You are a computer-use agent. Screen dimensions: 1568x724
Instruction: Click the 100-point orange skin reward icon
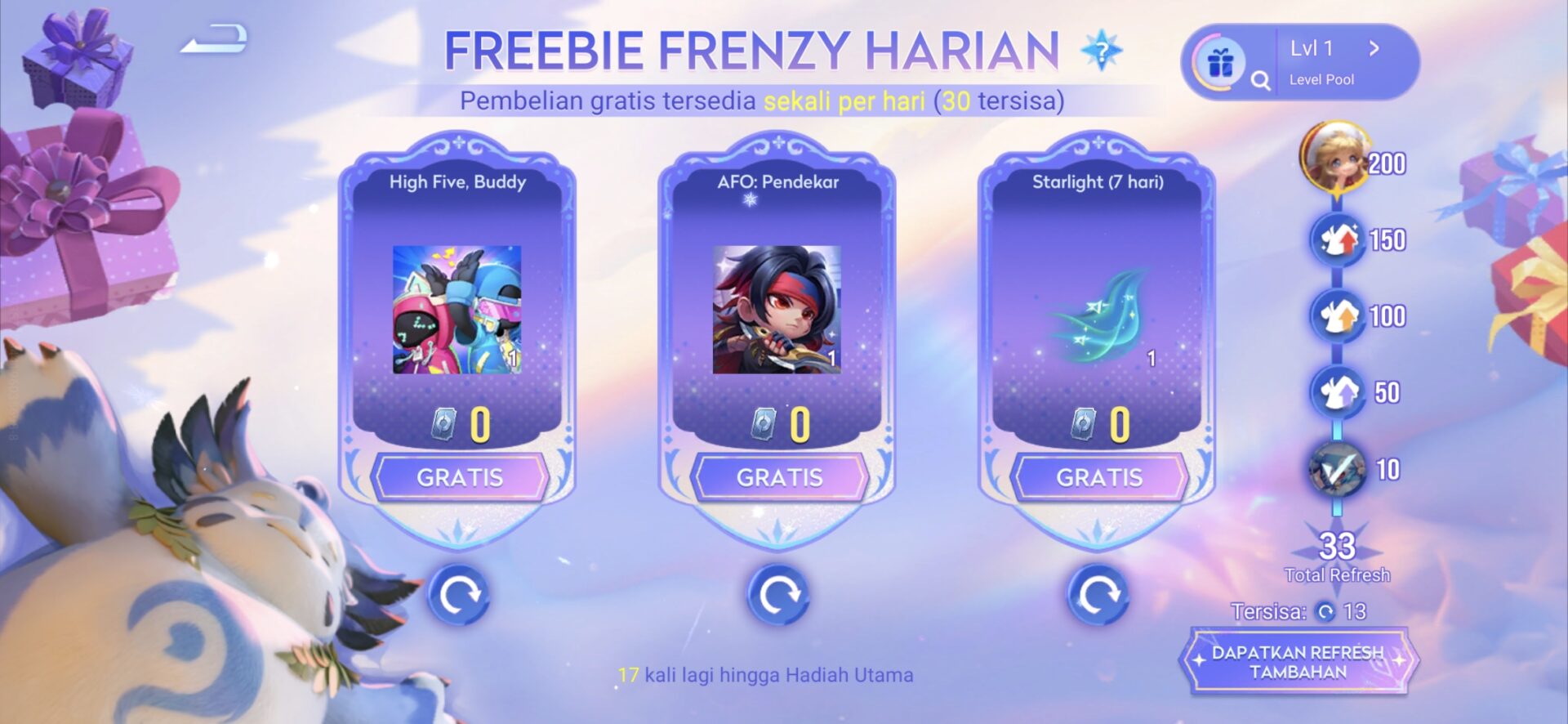tap(1338, 316)
